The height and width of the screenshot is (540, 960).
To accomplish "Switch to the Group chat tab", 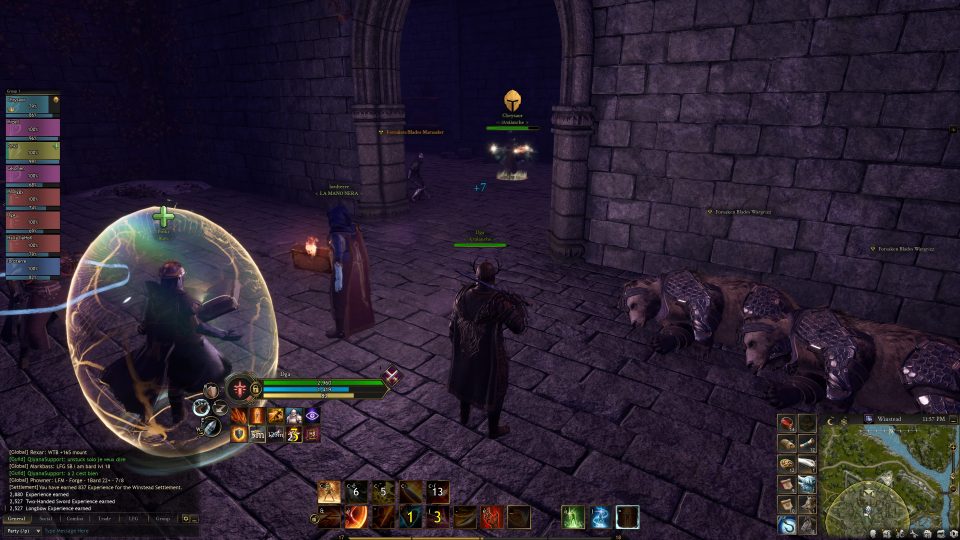I will point(162,519).
